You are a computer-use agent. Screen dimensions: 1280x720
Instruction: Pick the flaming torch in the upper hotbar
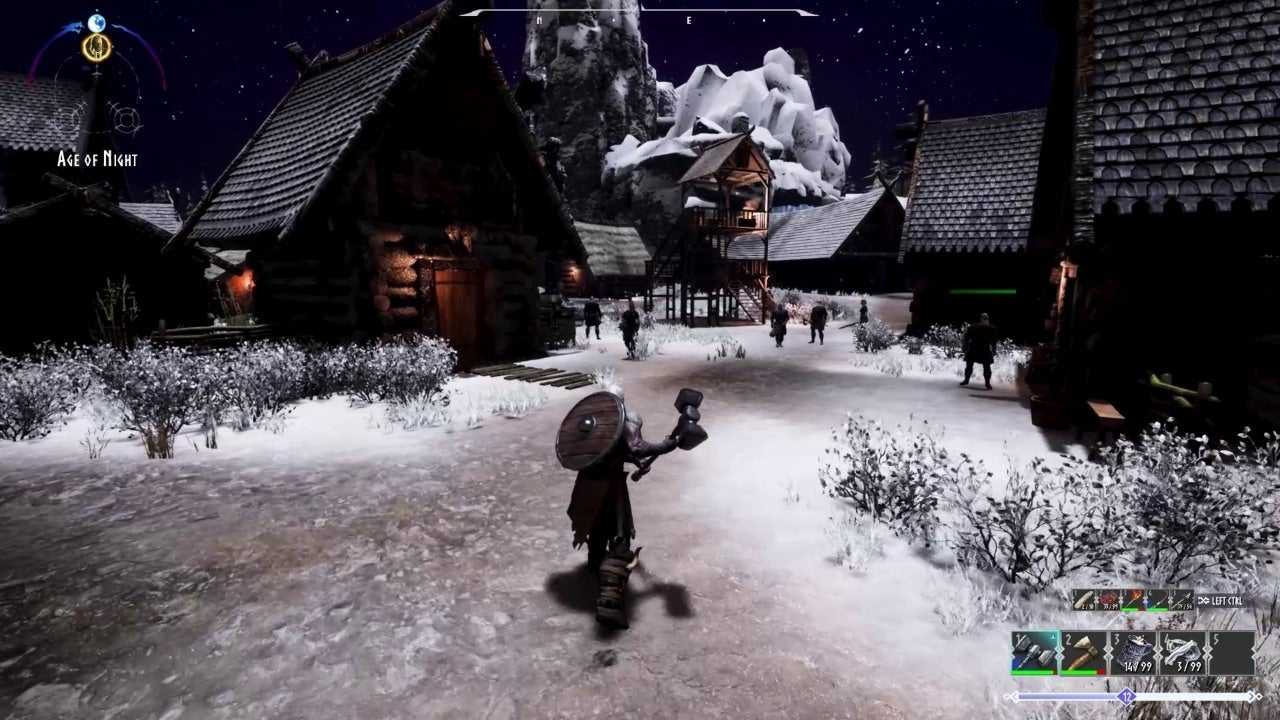[1133, 600]
